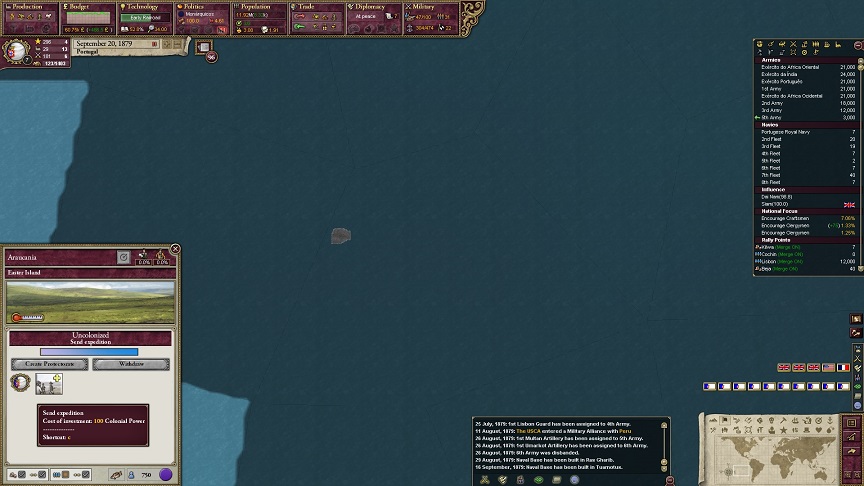Select the Siam influence entry

point(775,204)
